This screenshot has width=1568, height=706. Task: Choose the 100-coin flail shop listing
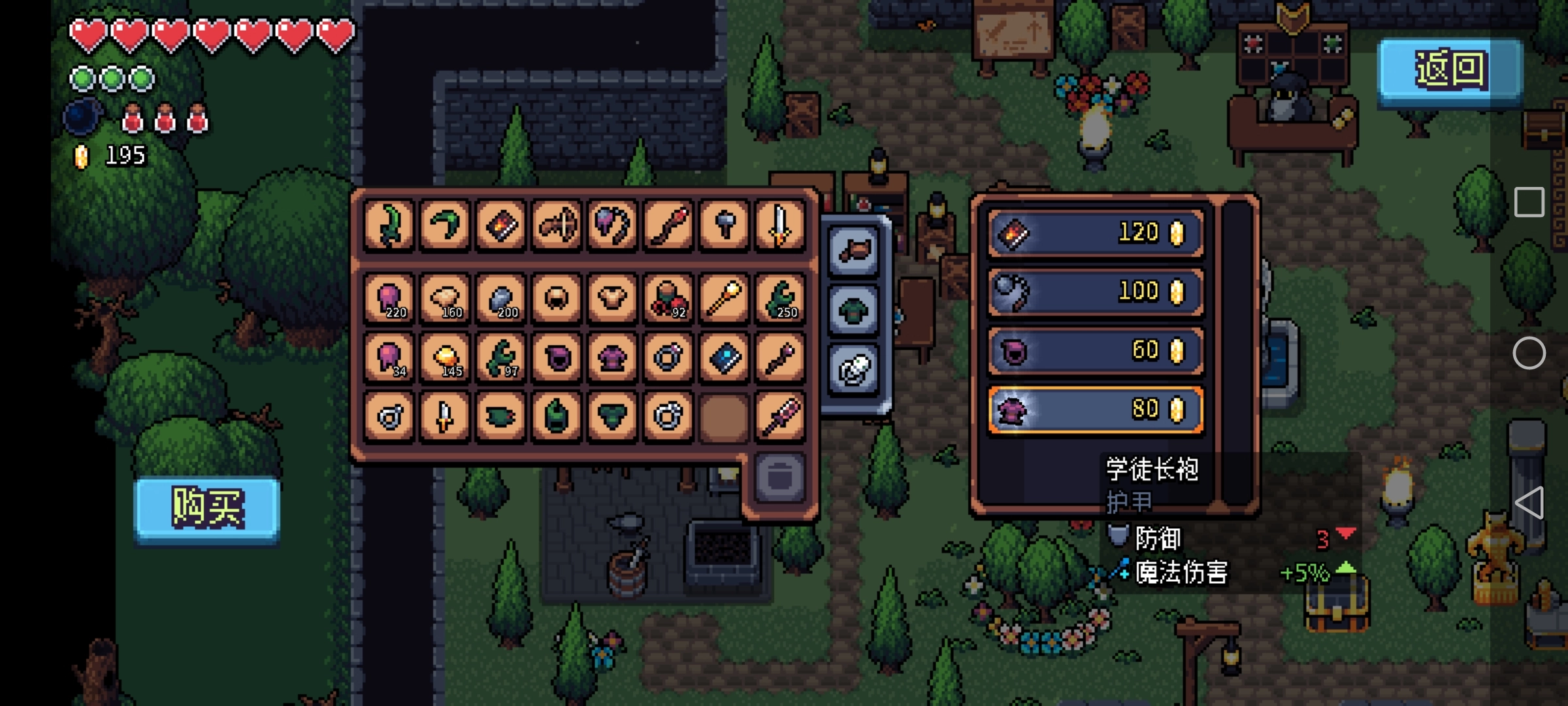point(1096,292)
